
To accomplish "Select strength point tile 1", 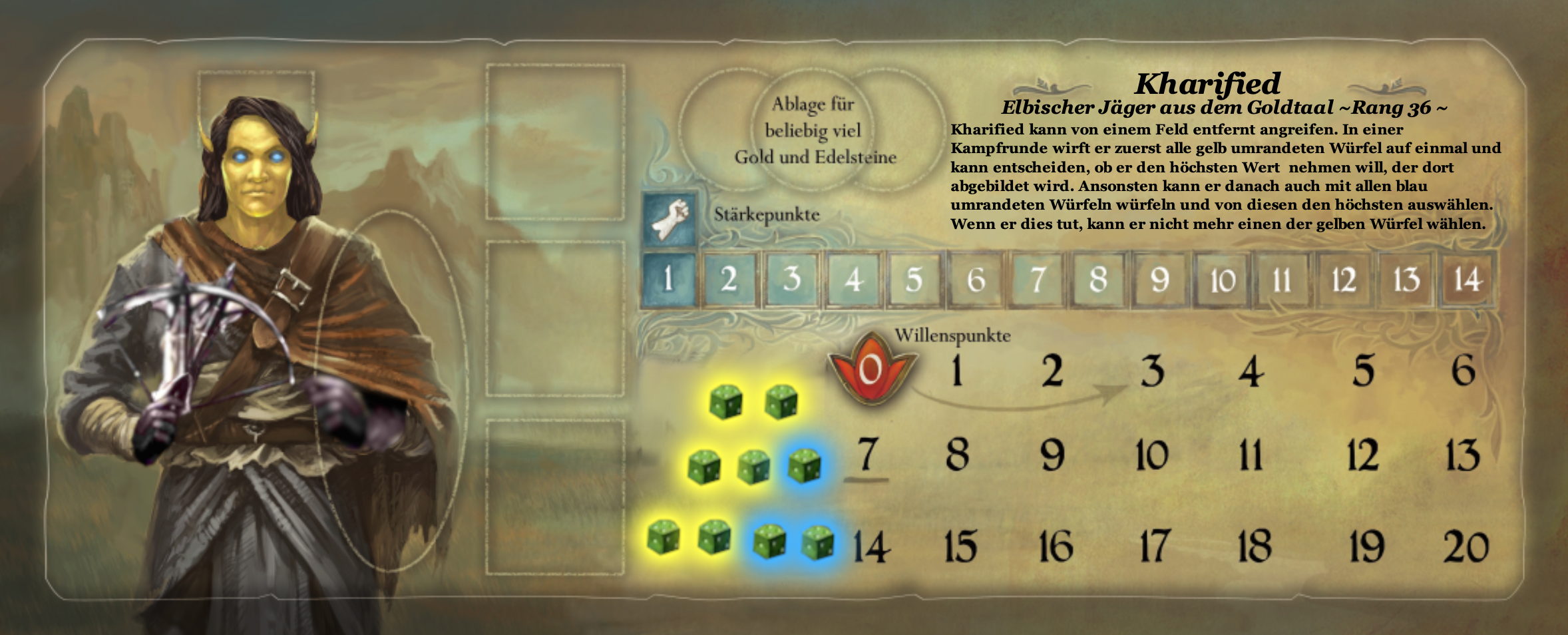I will [669, 279].
